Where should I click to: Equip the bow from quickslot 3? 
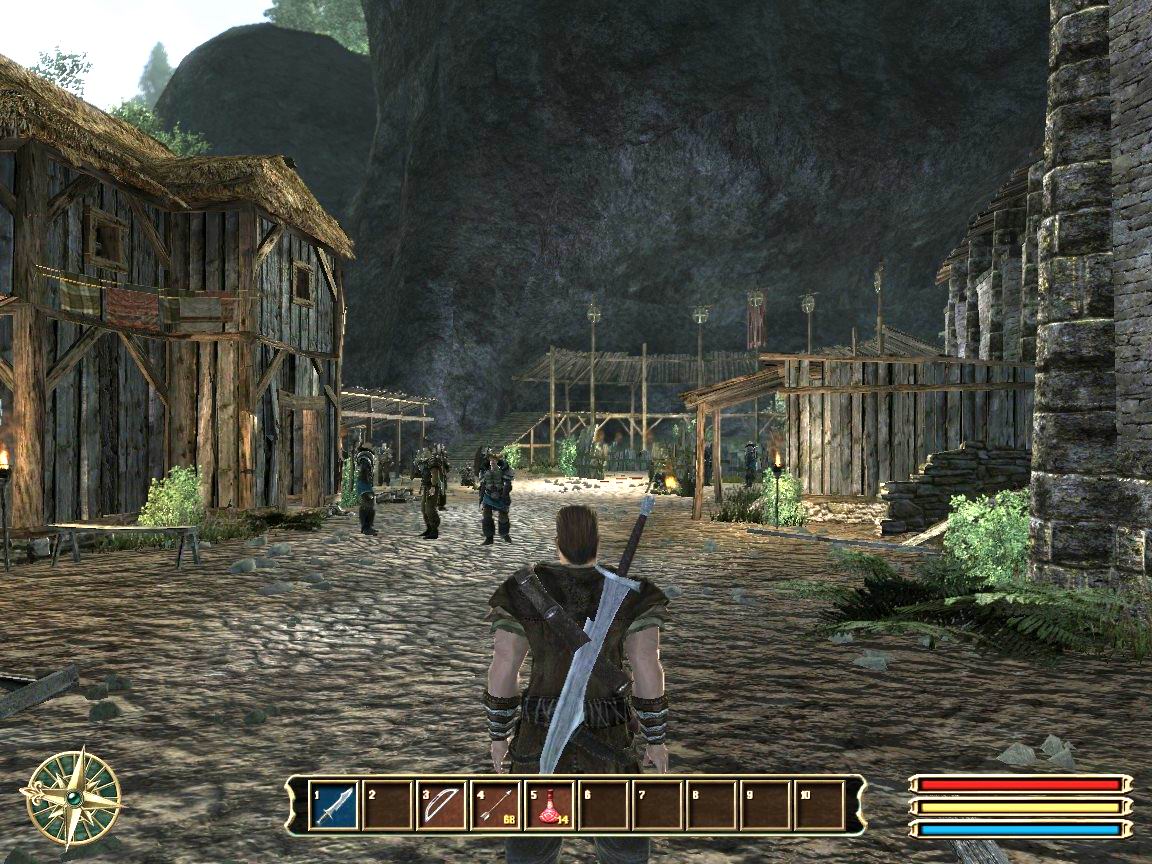[x=441, y=805]
